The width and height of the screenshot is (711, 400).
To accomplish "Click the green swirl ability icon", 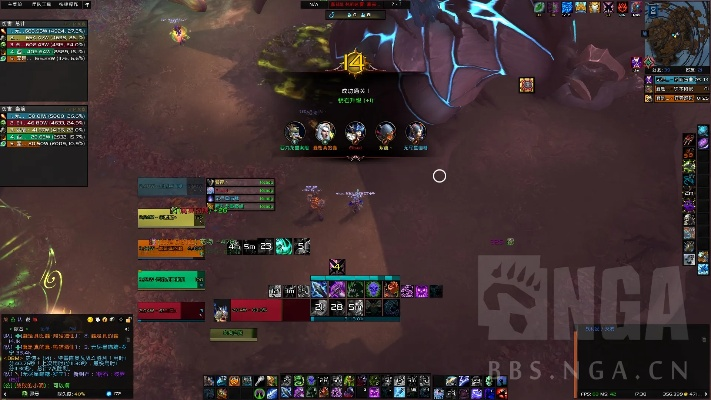I will (284, 246).
